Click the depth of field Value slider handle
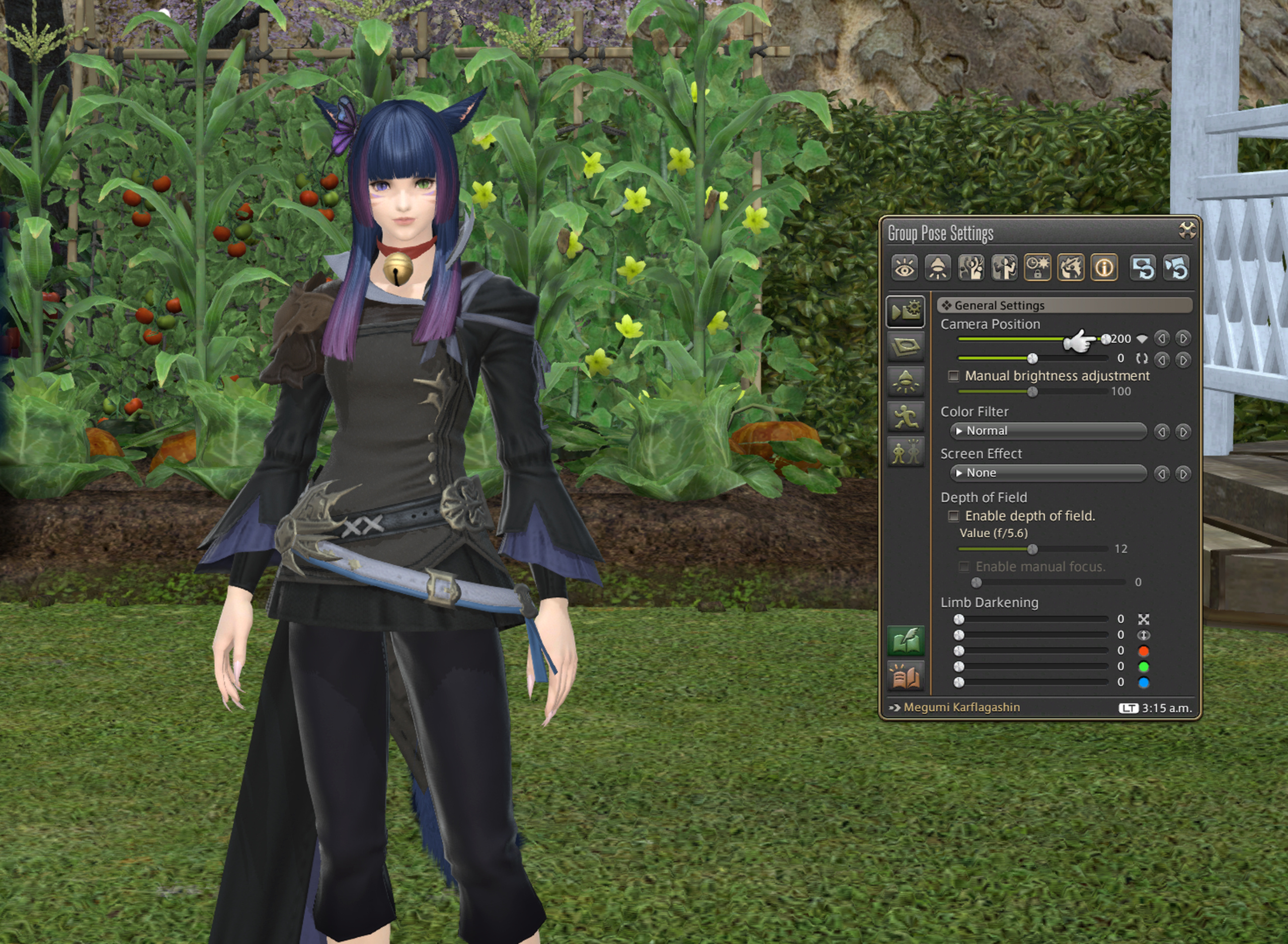Viewport: 1288px width, 944px height. (x=1032, y=549)
